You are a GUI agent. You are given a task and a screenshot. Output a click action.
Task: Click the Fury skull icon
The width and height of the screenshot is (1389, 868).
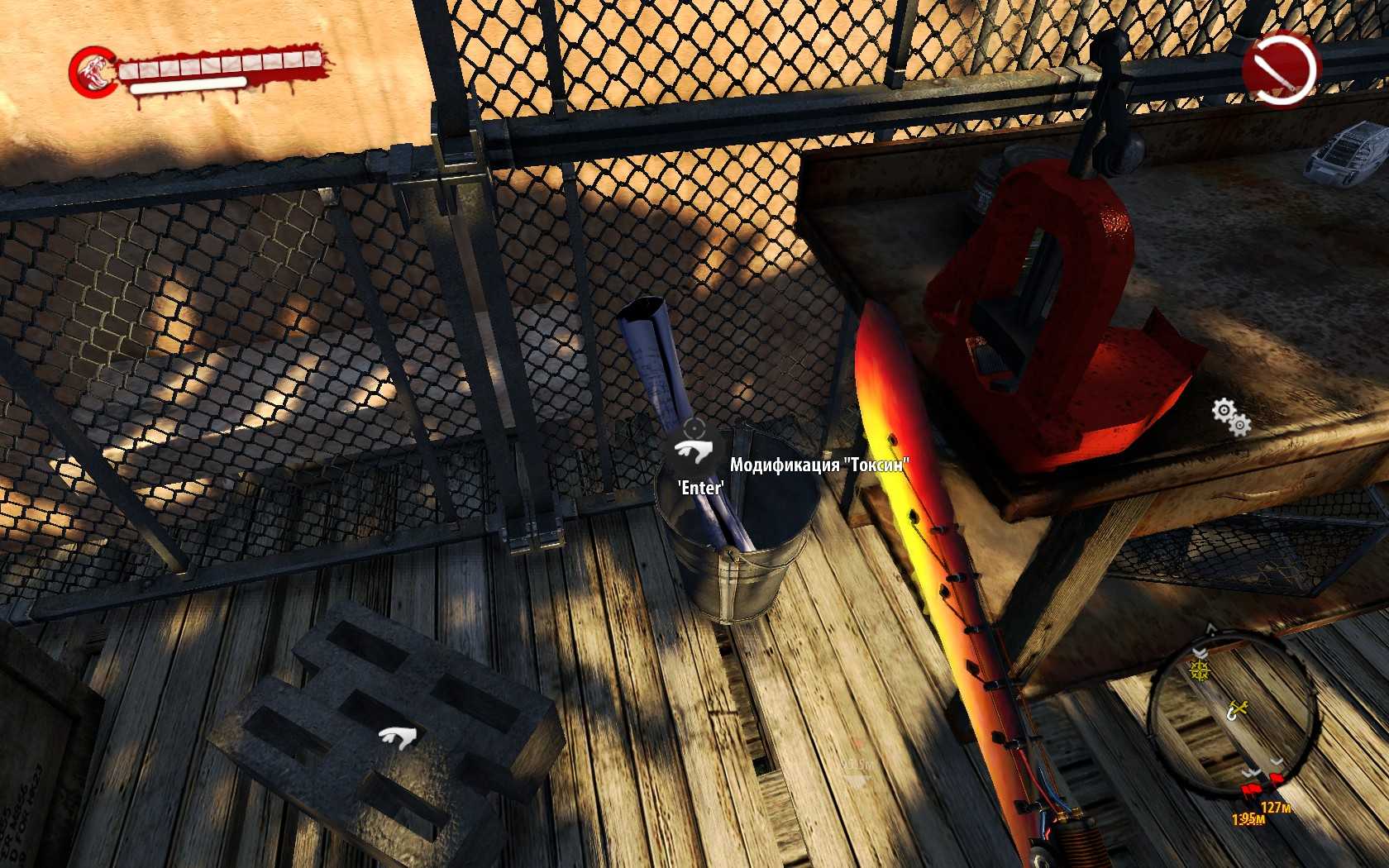click(91, 71)
